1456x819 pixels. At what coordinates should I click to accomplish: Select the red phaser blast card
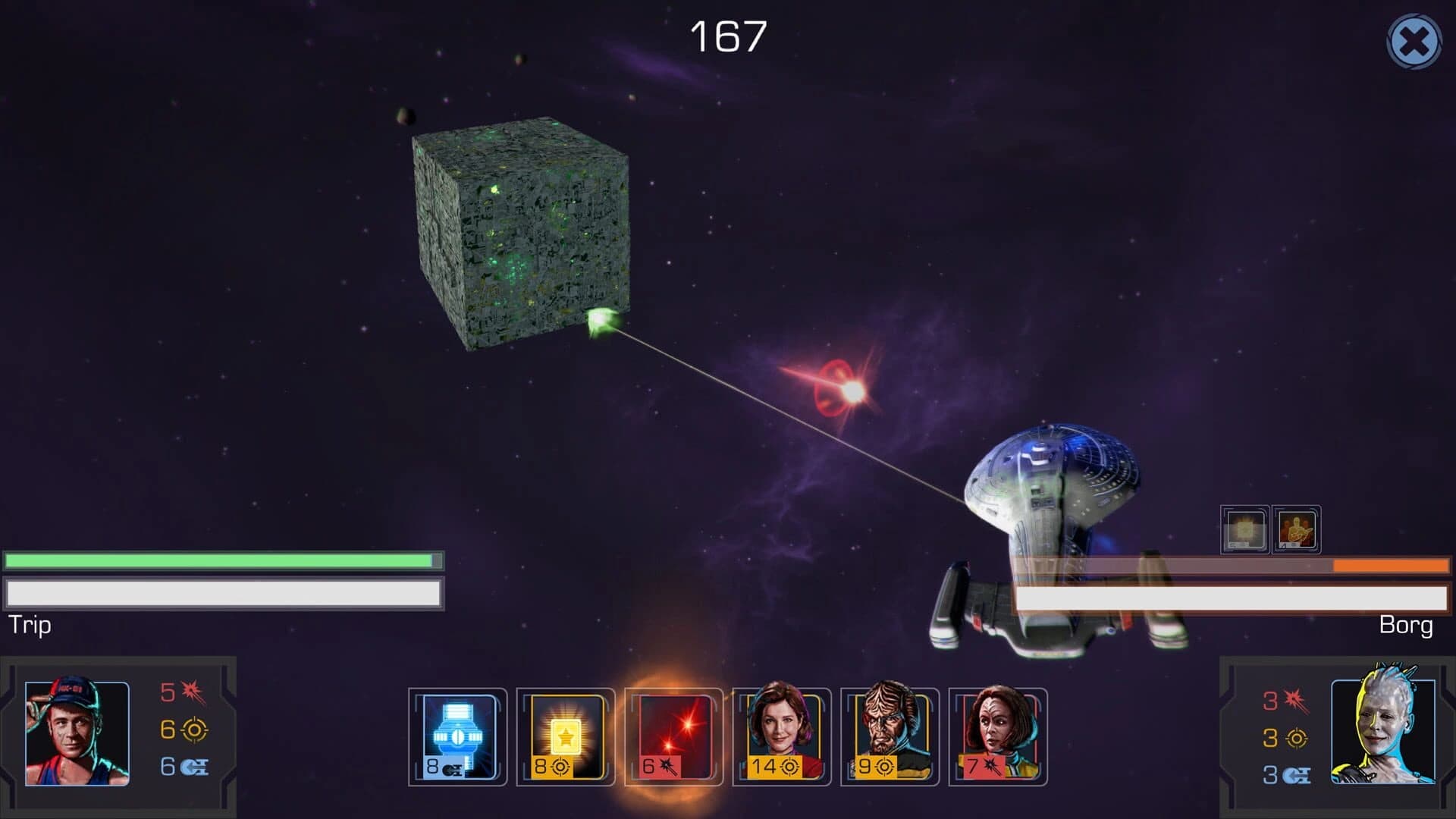pos(671,736)
